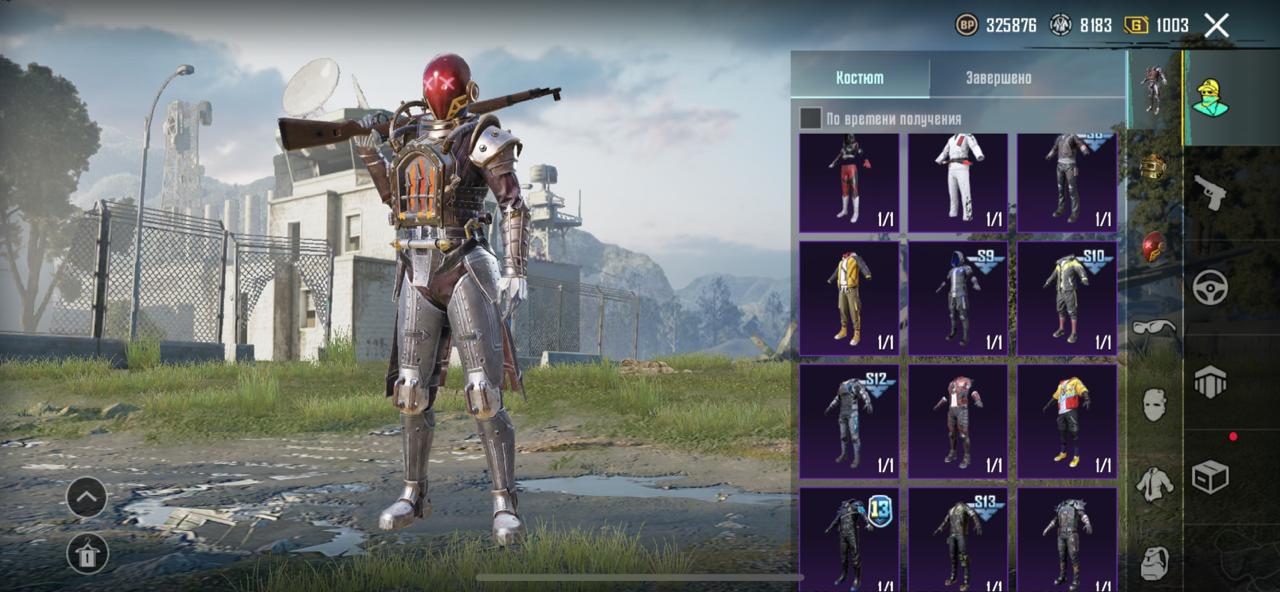Choose the S9 season outfit
Image resolution: width=1280 pixels, height=592 pixels.
click(957, 298)
